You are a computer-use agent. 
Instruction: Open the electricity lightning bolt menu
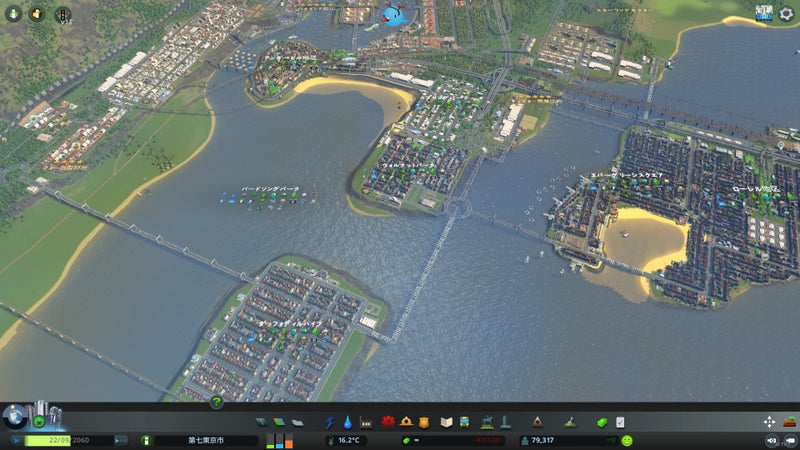[x=329, y=422]
